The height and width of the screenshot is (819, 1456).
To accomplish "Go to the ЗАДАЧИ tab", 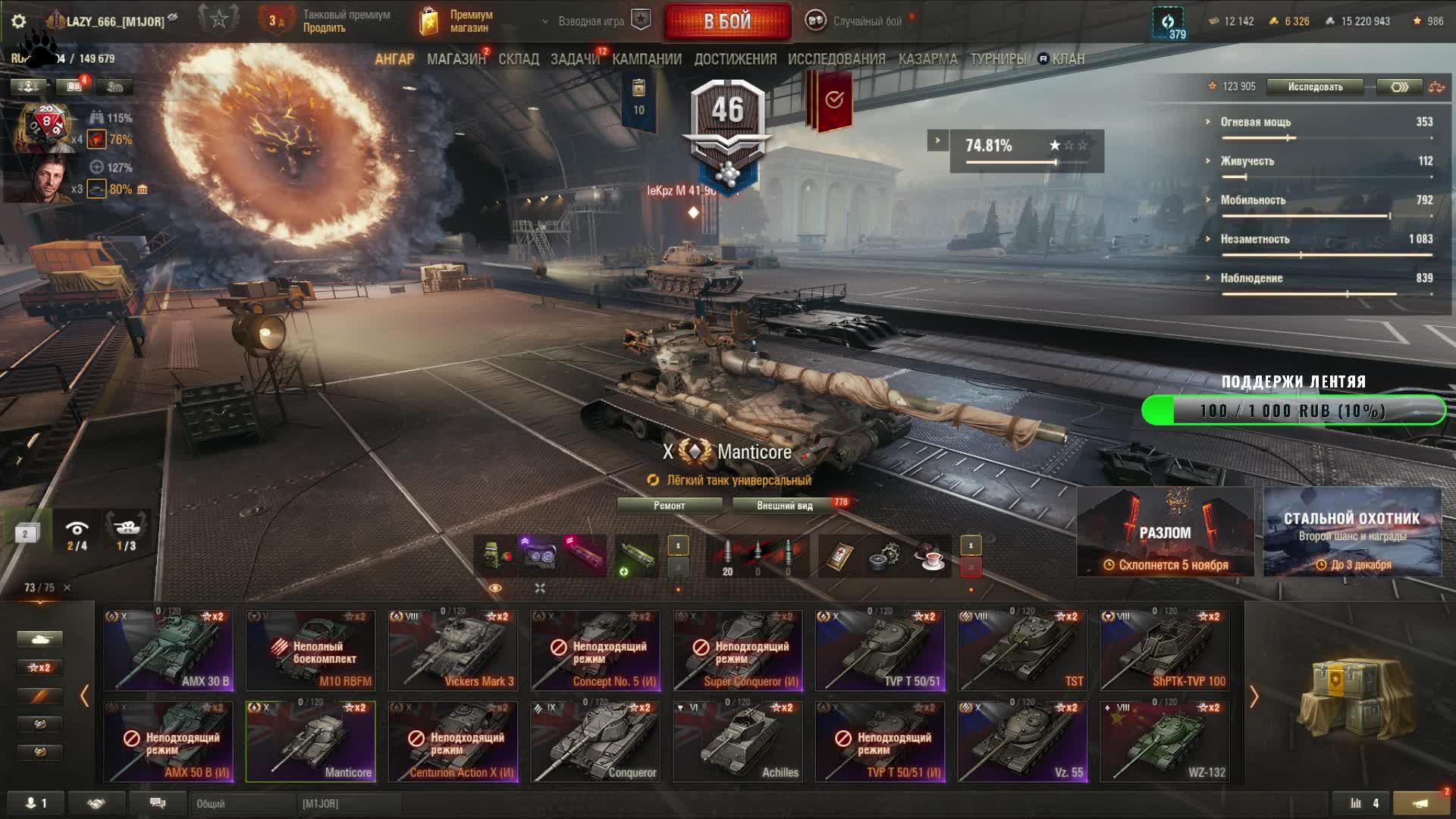I will 575,59.
